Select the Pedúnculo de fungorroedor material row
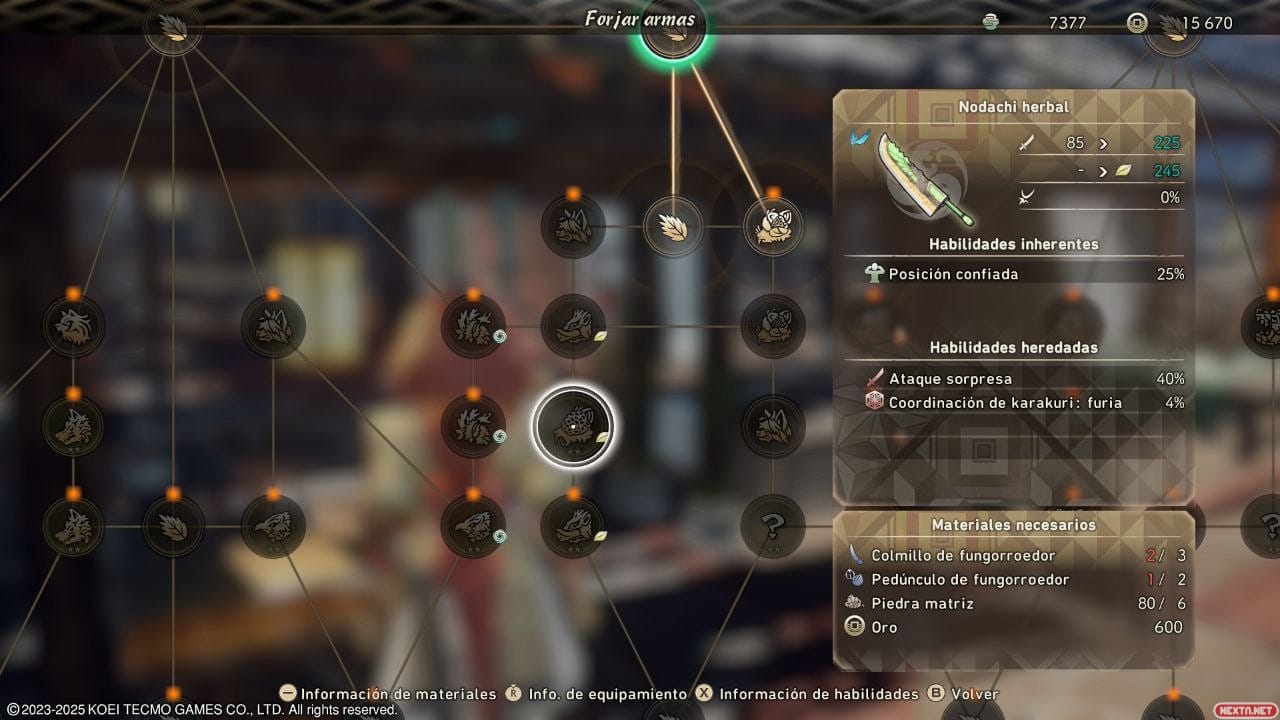The width and height of the screenshot is (1280, 720). coord(1014,579)
